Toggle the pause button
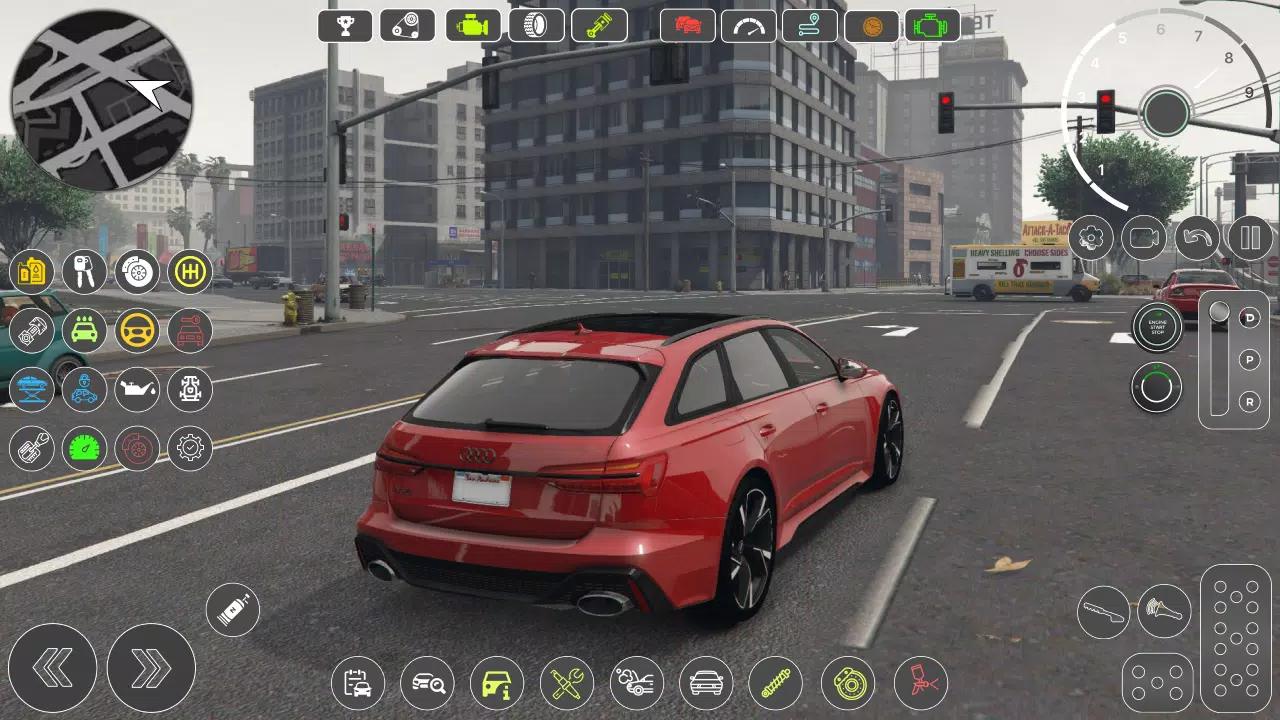 1249,237
